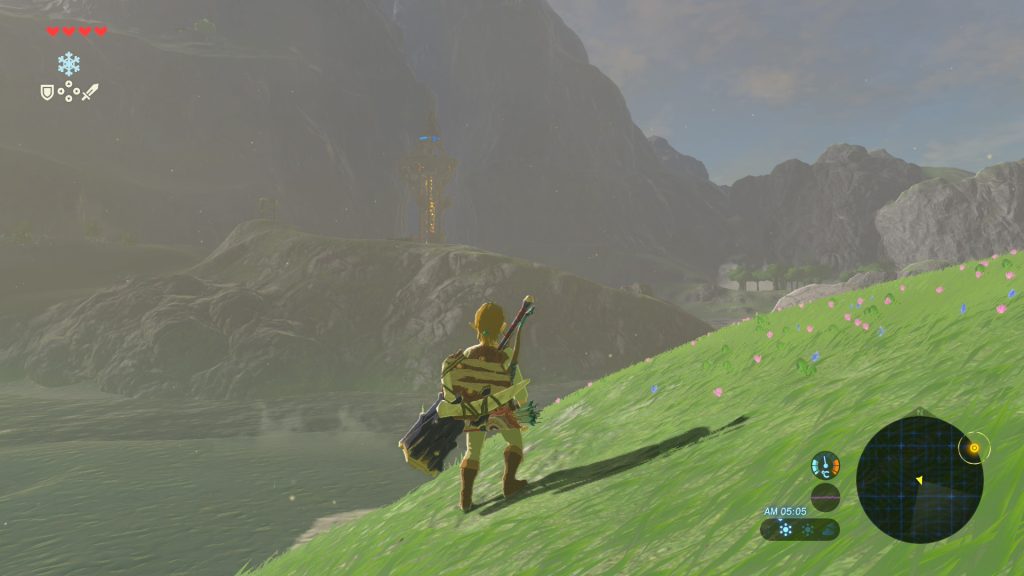
Task: Choose the sword weapon icon
Action: [x=90, y=92]
